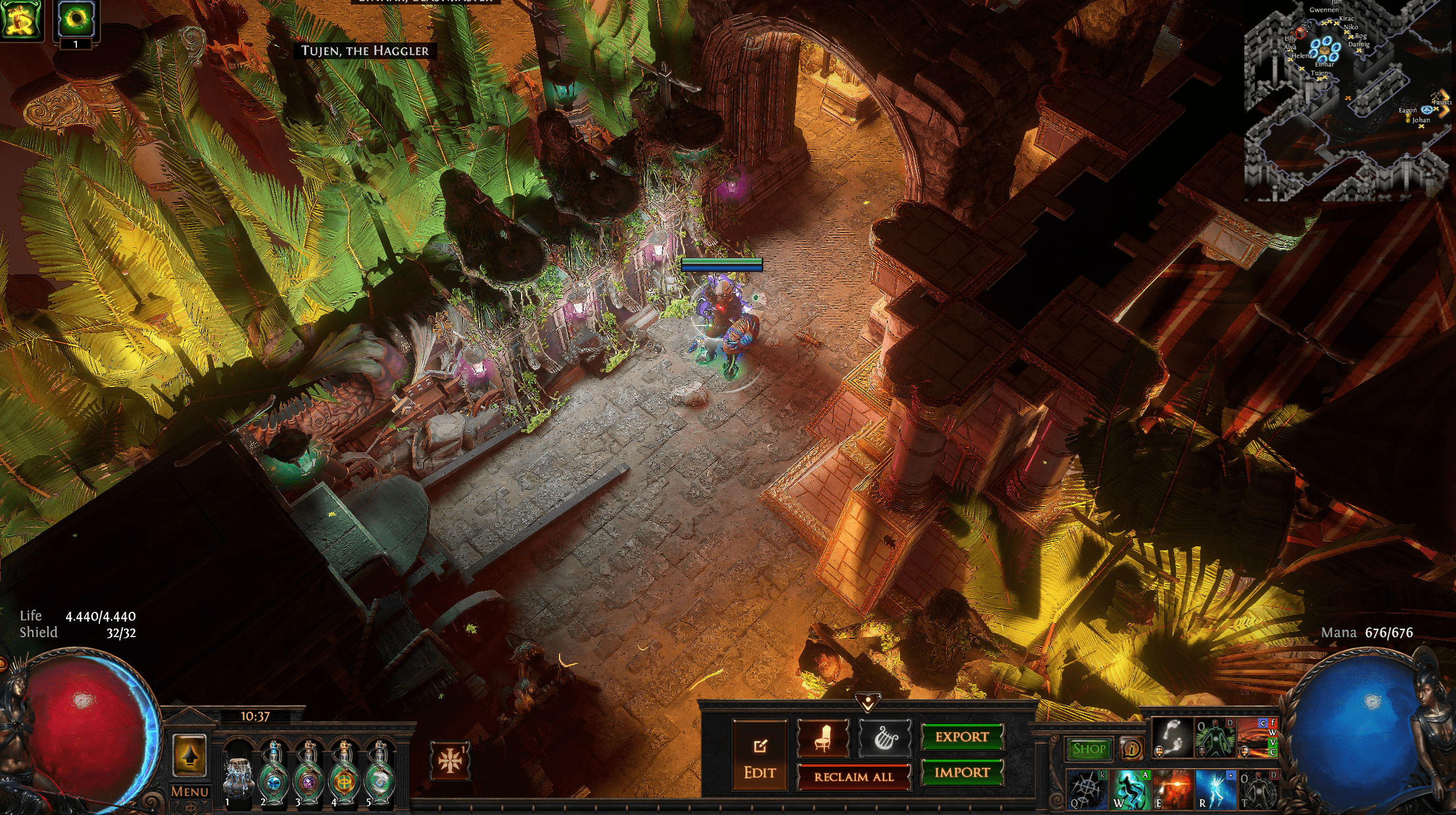
Task: Select the green ring buff icon
Action: (x=76, y=19)
